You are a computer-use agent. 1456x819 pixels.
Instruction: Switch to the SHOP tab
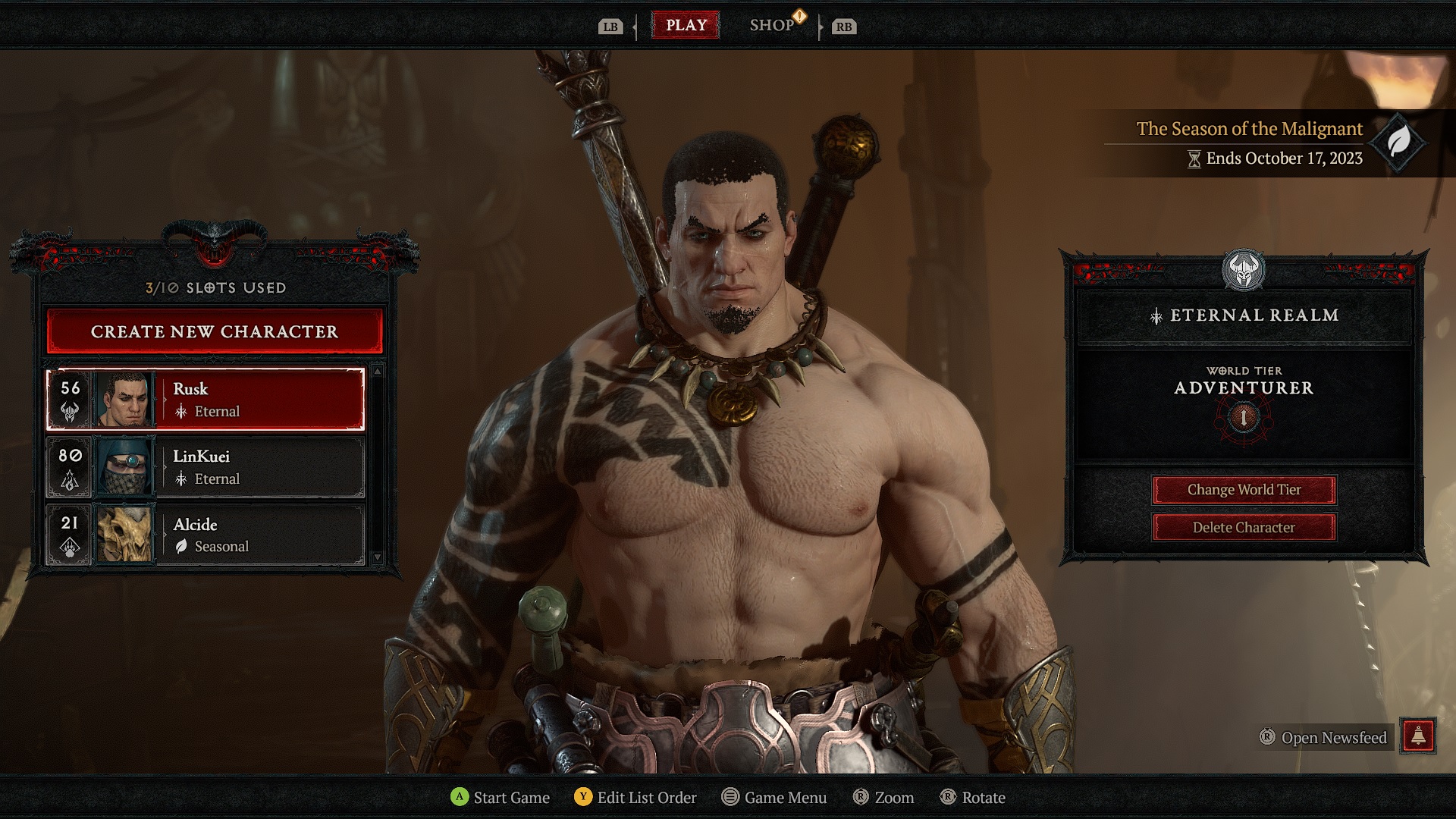[x=772, y=25]
